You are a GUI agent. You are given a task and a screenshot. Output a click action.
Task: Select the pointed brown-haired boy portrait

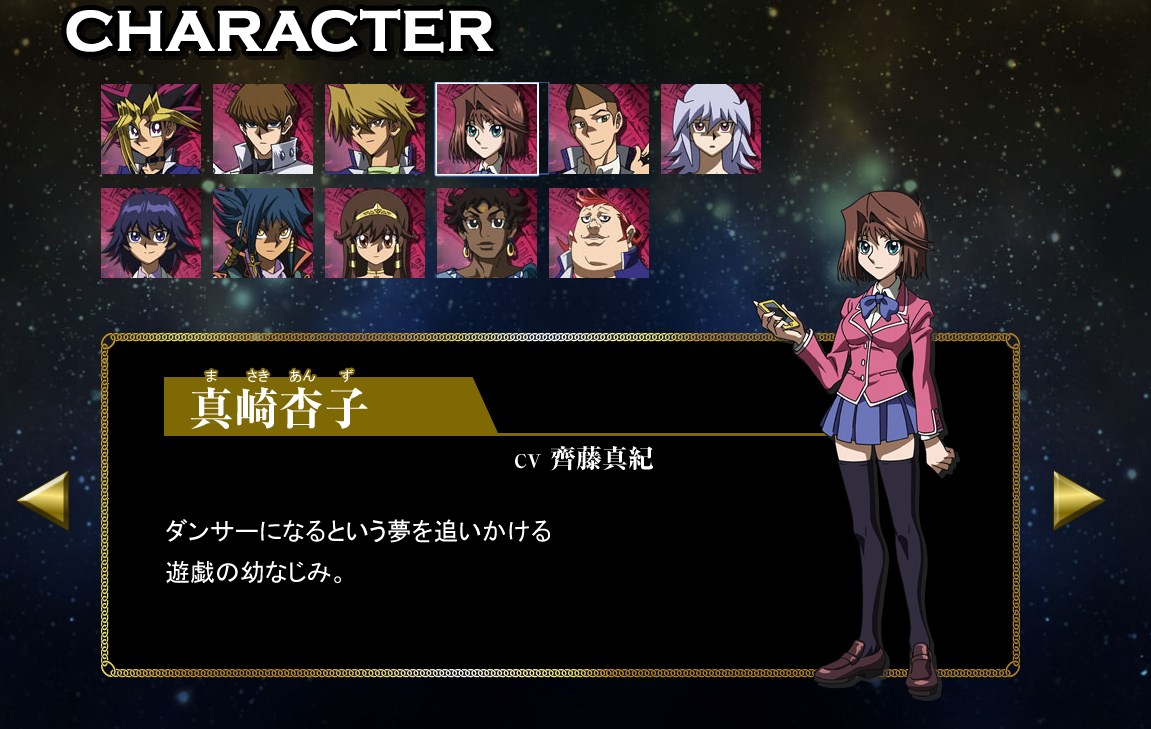tap(599, 129)
